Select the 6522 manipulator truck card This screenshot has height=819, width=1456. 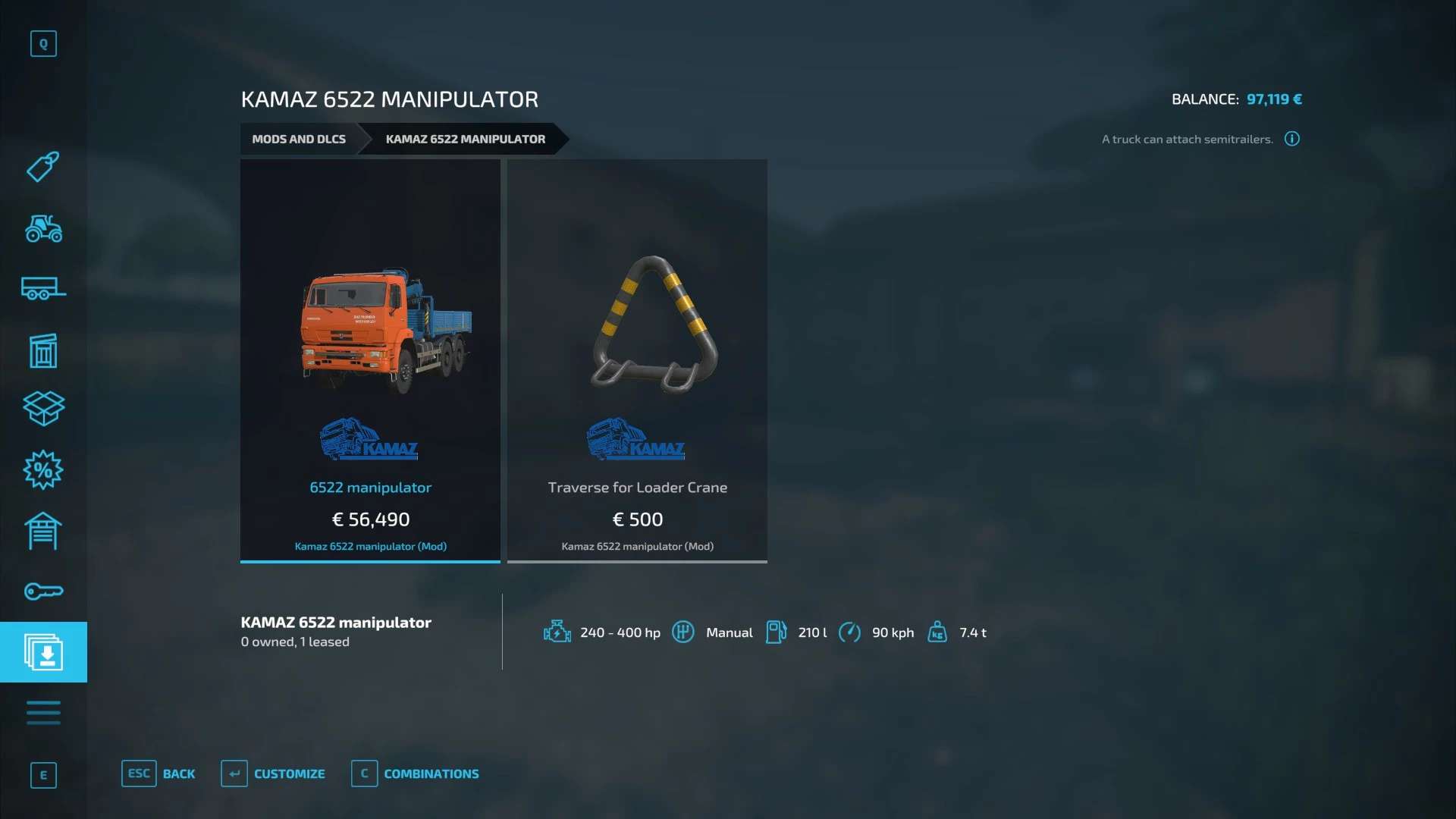coord(370,361)
